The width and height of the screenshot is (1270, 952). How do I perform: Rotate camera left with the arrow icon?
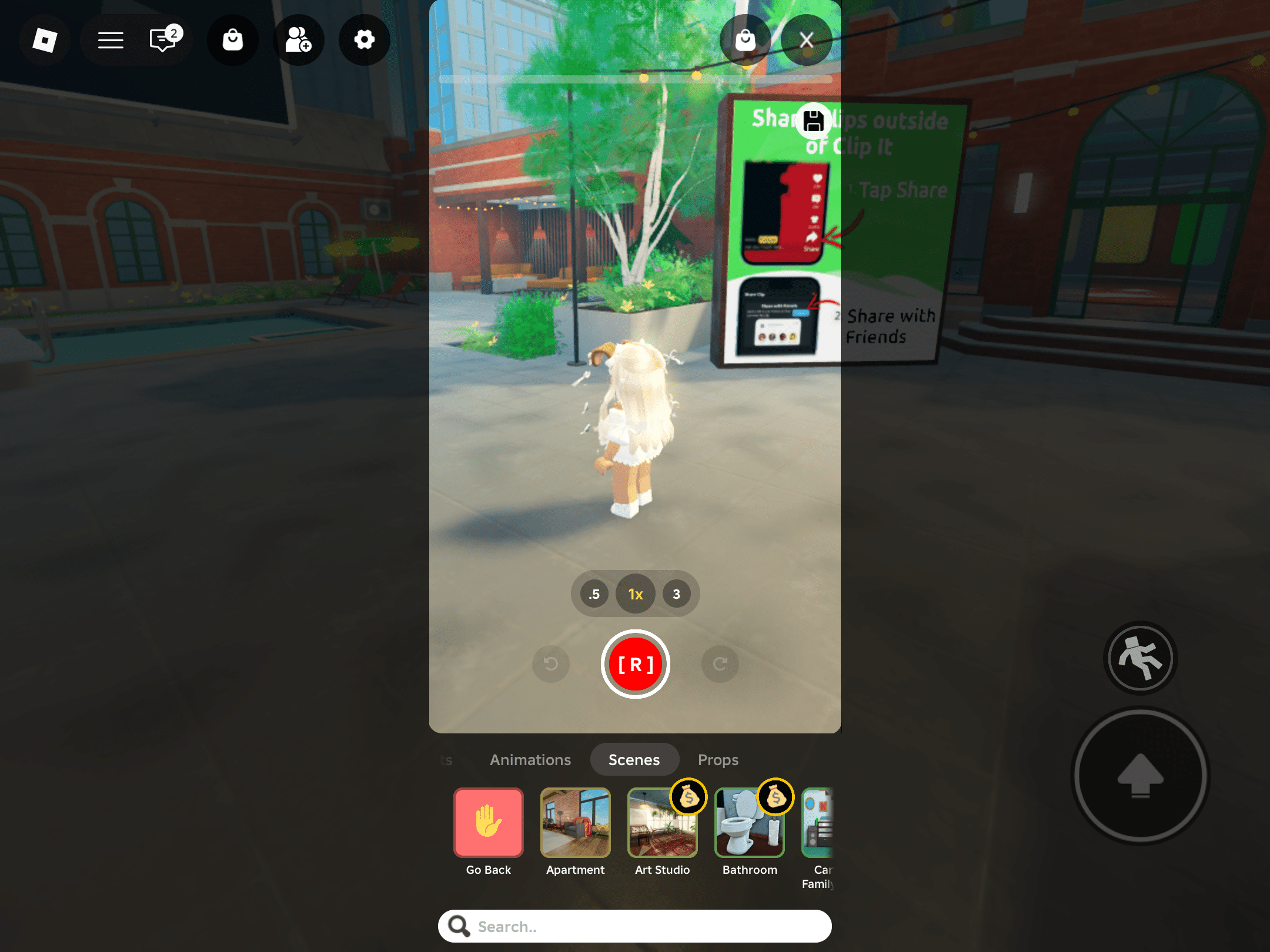point(550,664)
